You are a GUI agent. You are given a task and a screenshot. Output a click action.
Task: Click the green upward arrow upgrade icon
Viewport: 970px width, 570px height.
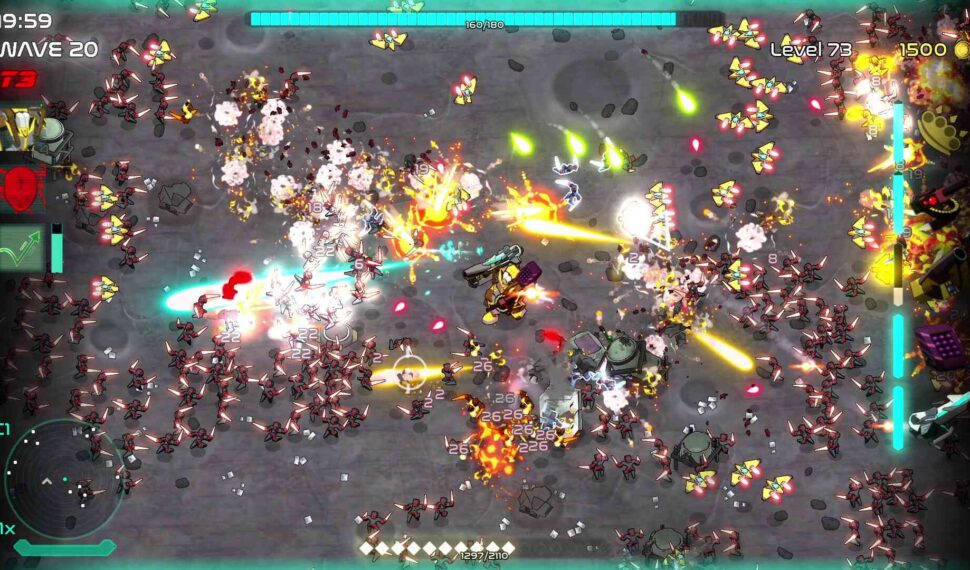click(x=22, y=246)
